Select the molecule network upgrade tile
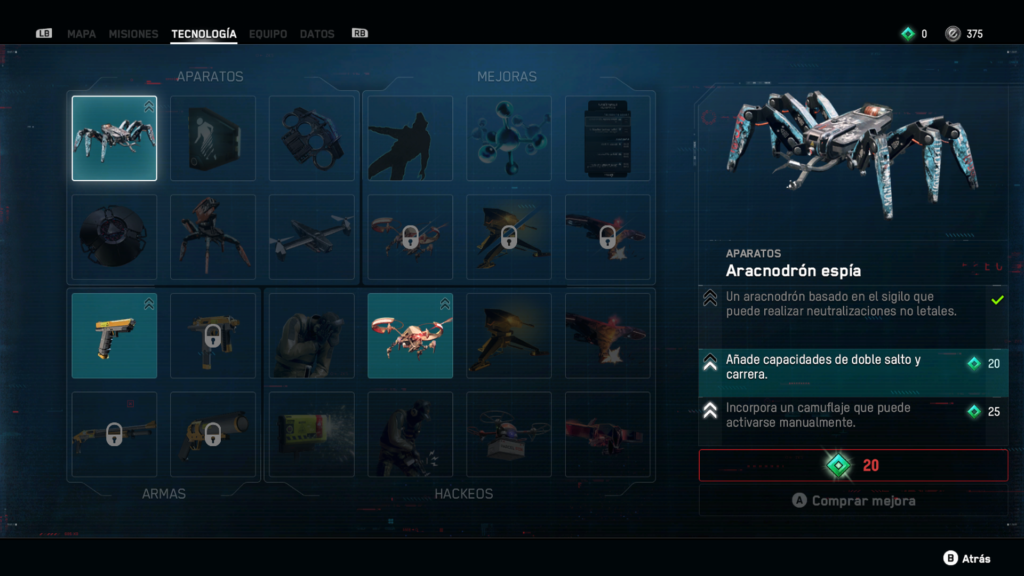This screenshot has width=1024, height=576. pyautogui.click(x=509, y=138)
